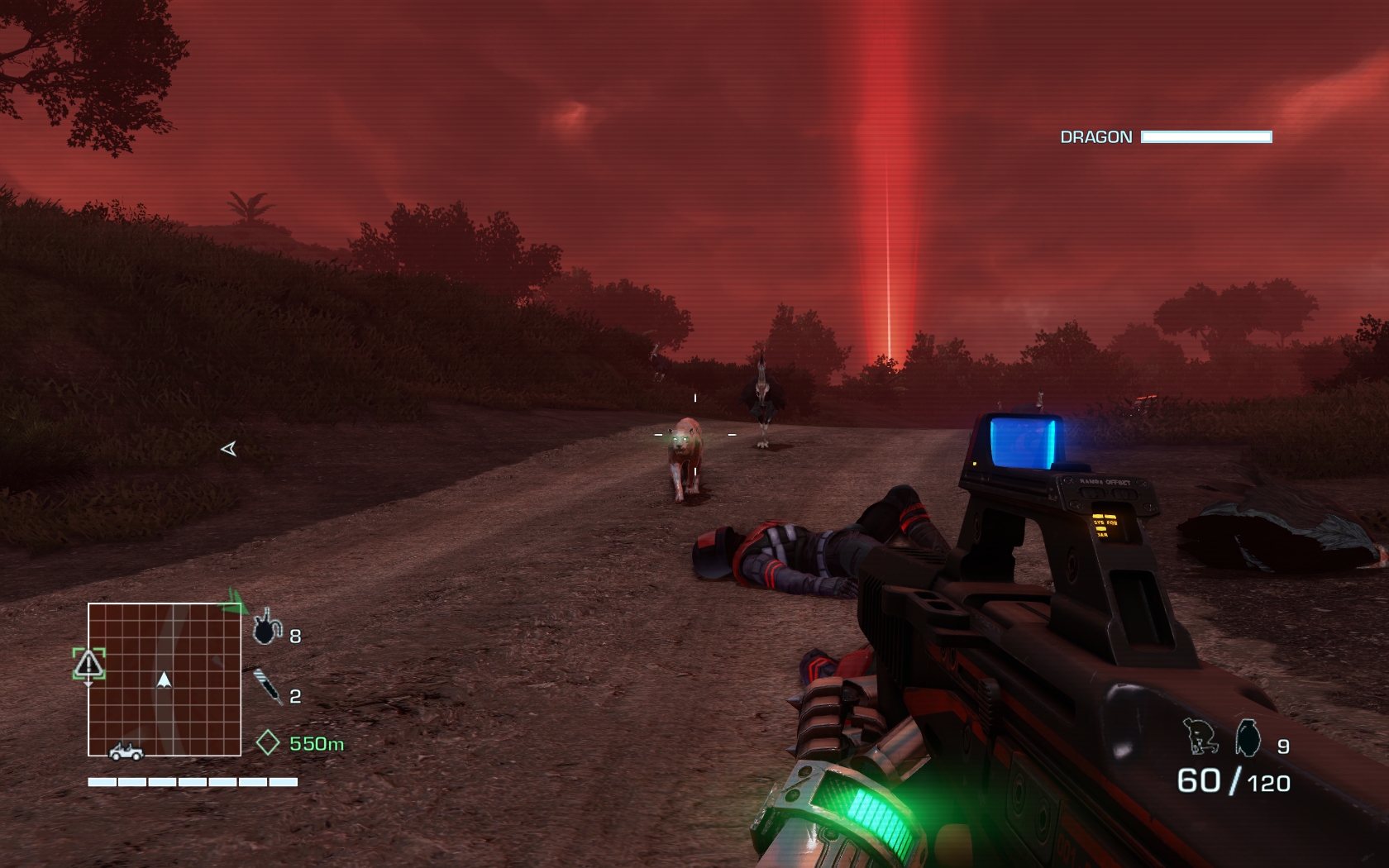Select the grenade icon near the ammo count
The height and width of the screenshot is (868, 1389).
tap(1248, 738)
